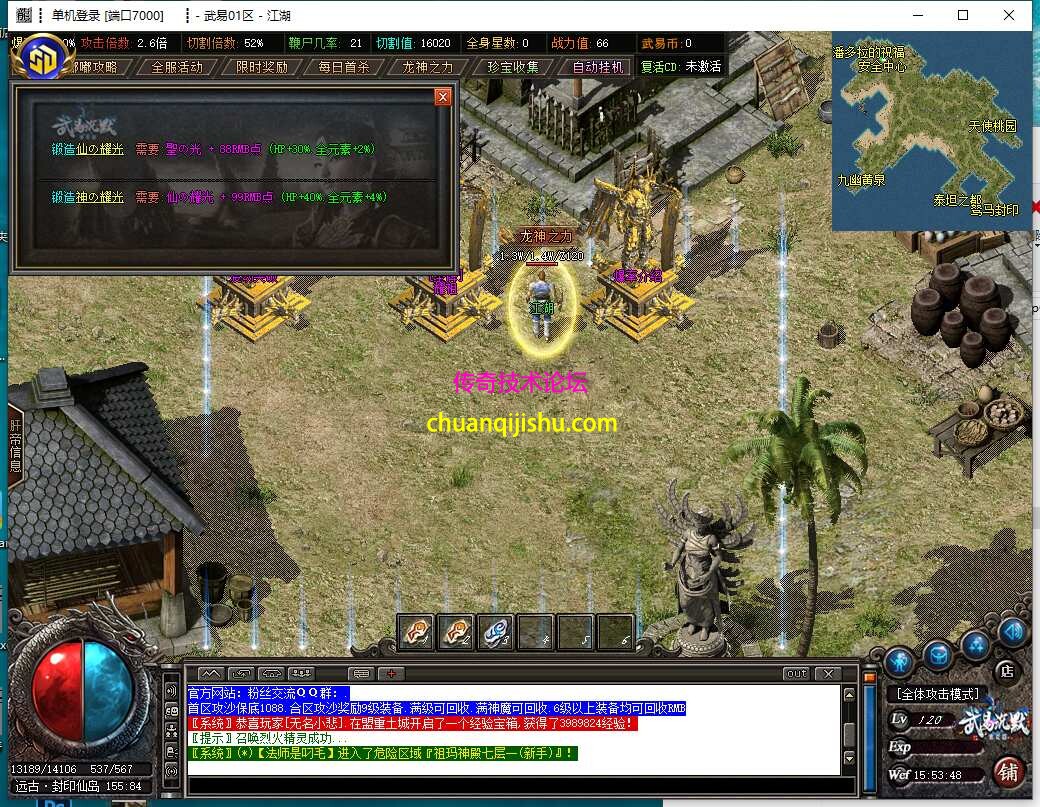Use the second hotbar skill scroll
1040x807 pixels.
pos(456,632)
